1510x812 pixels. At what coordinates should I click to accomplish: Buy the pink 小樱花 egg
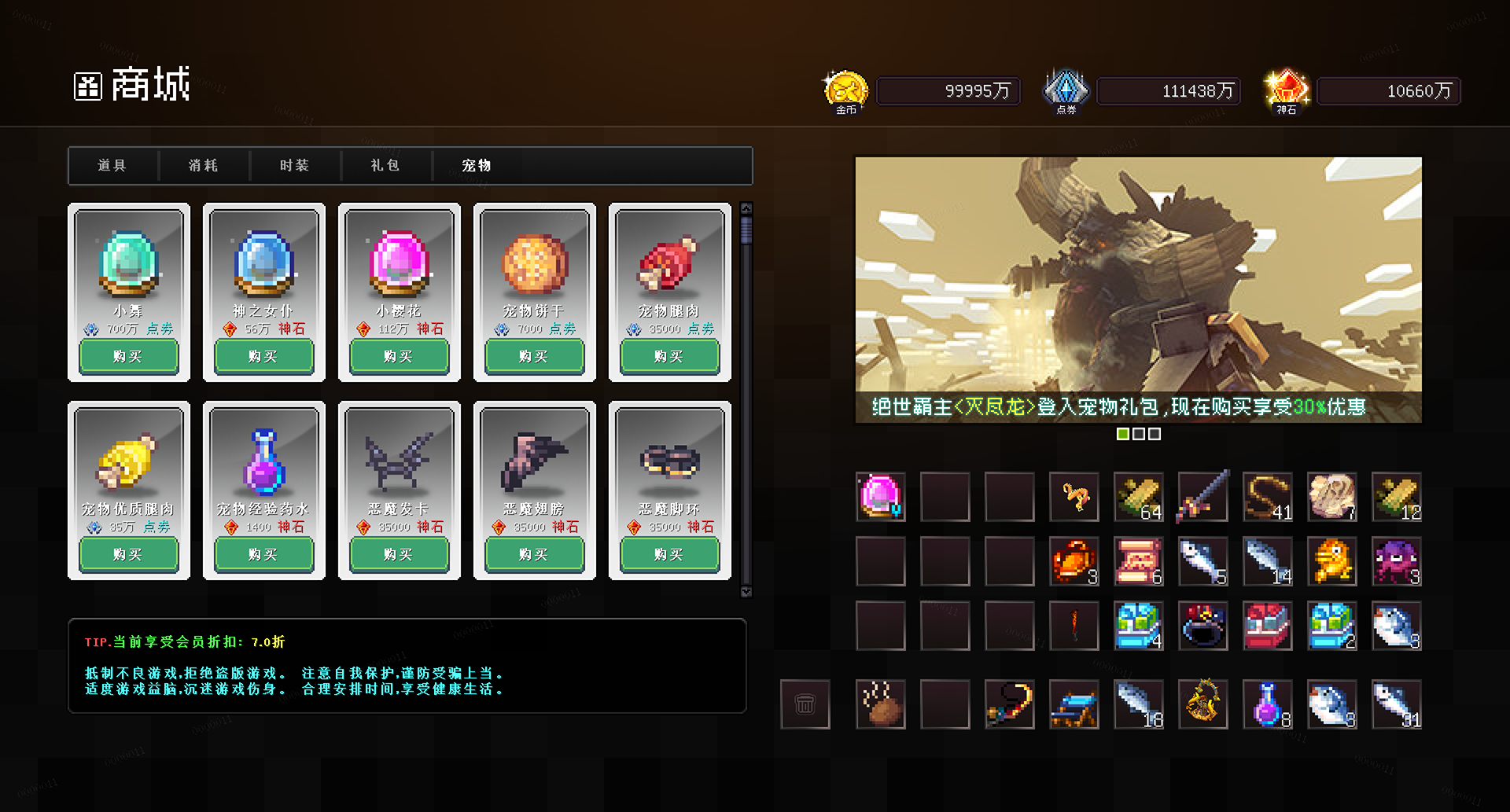click(399, 357)
